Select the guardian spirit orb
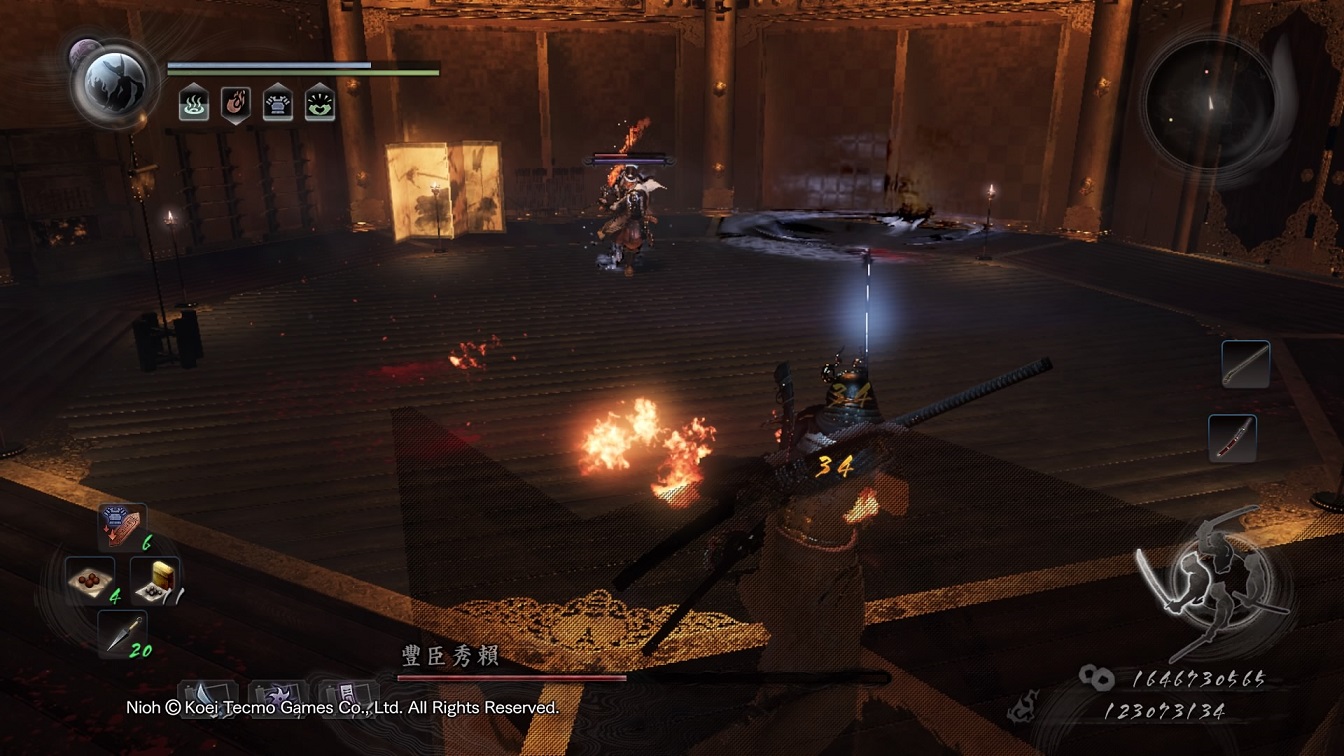Image resolution: width=1344 pixels, height=756 pixels. 113,80
